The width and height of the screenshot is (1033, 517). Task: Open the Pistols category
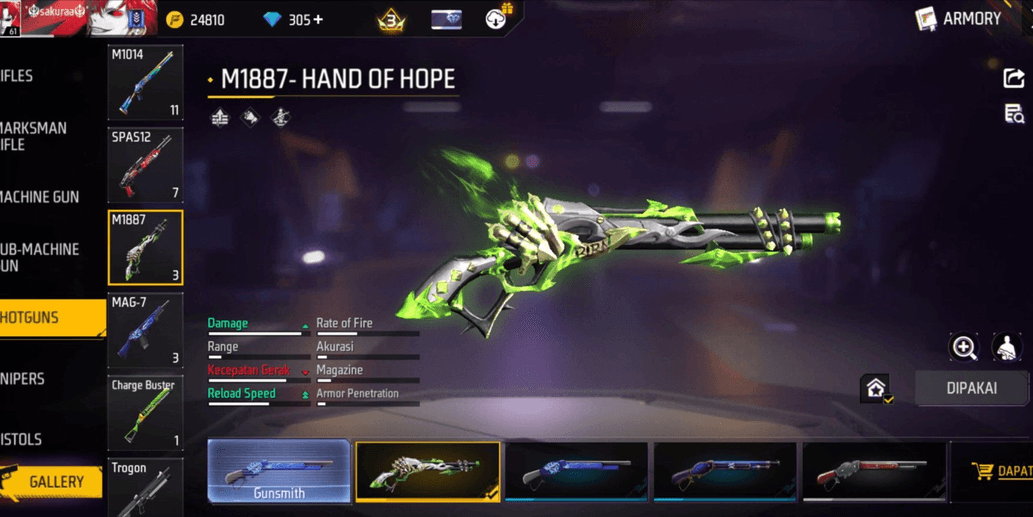click(23, 439)
